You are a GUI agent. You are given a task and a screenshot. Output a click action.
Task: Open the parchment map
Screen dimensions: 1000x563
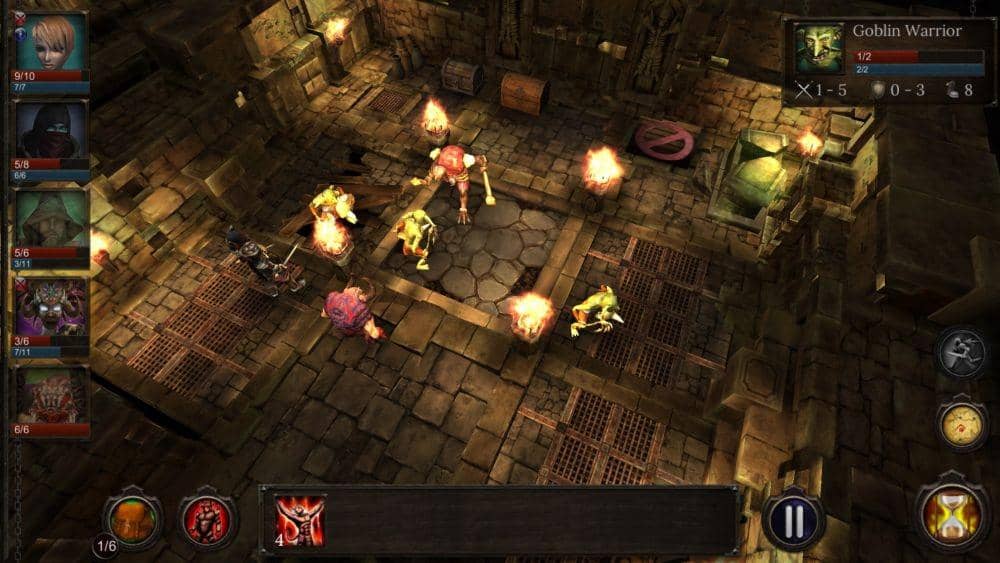(963, 424)
